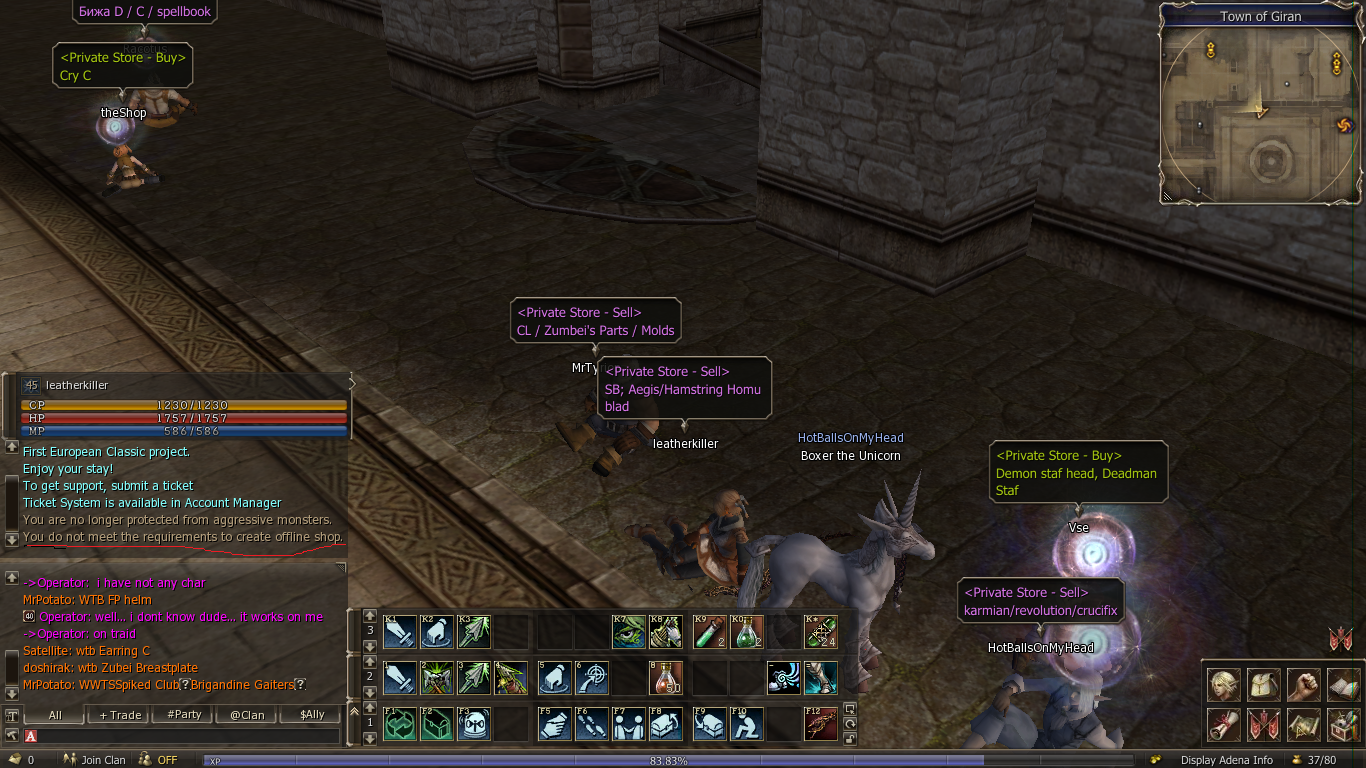Viewport: 1366px width, 768px height.
Task: Open the inventory backpack icon
Action: 1264,685
